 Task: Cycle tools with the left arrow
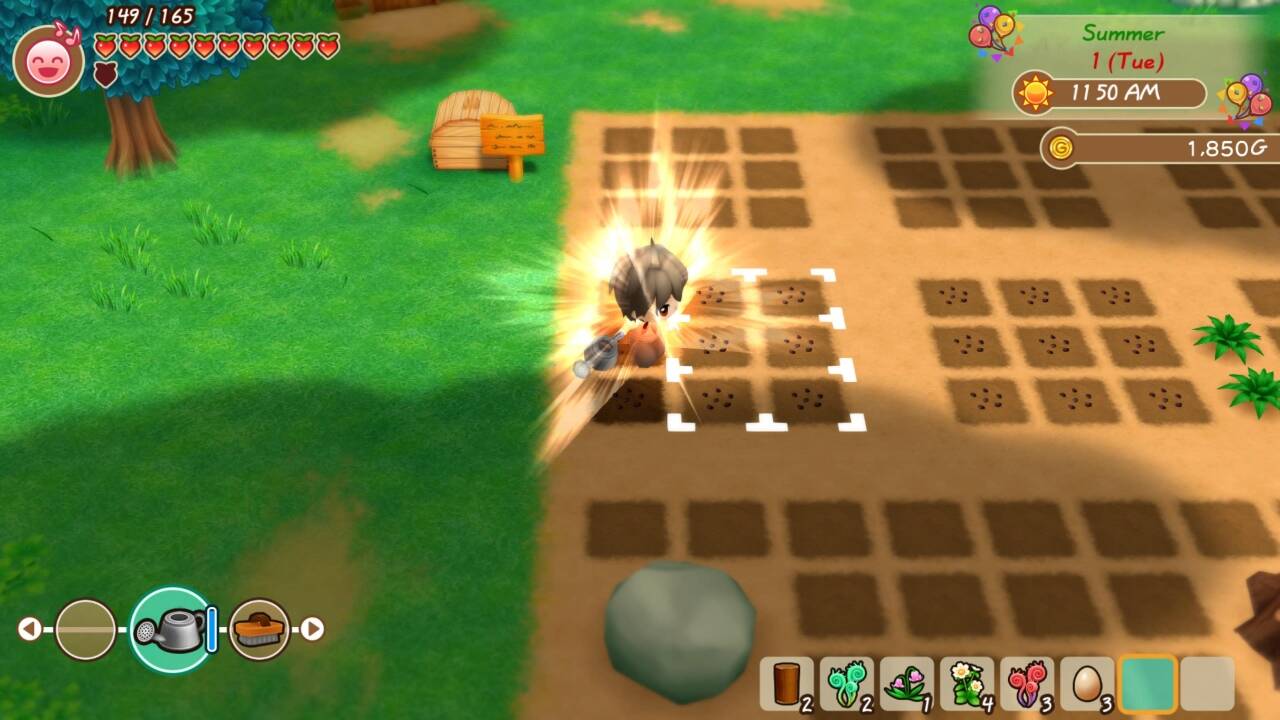click(29, 629)
